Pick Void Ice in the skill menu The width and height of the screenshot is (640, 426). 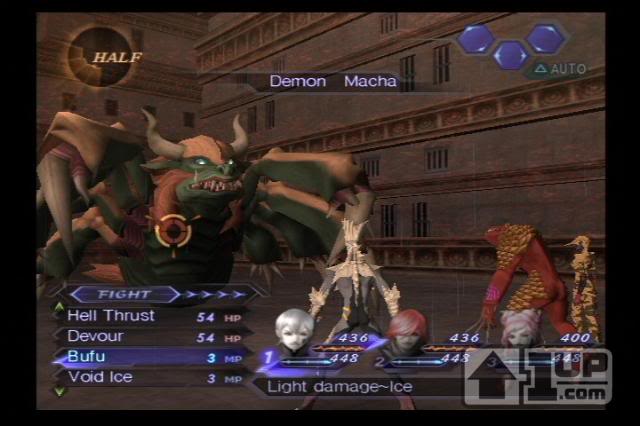click(100, 377)
